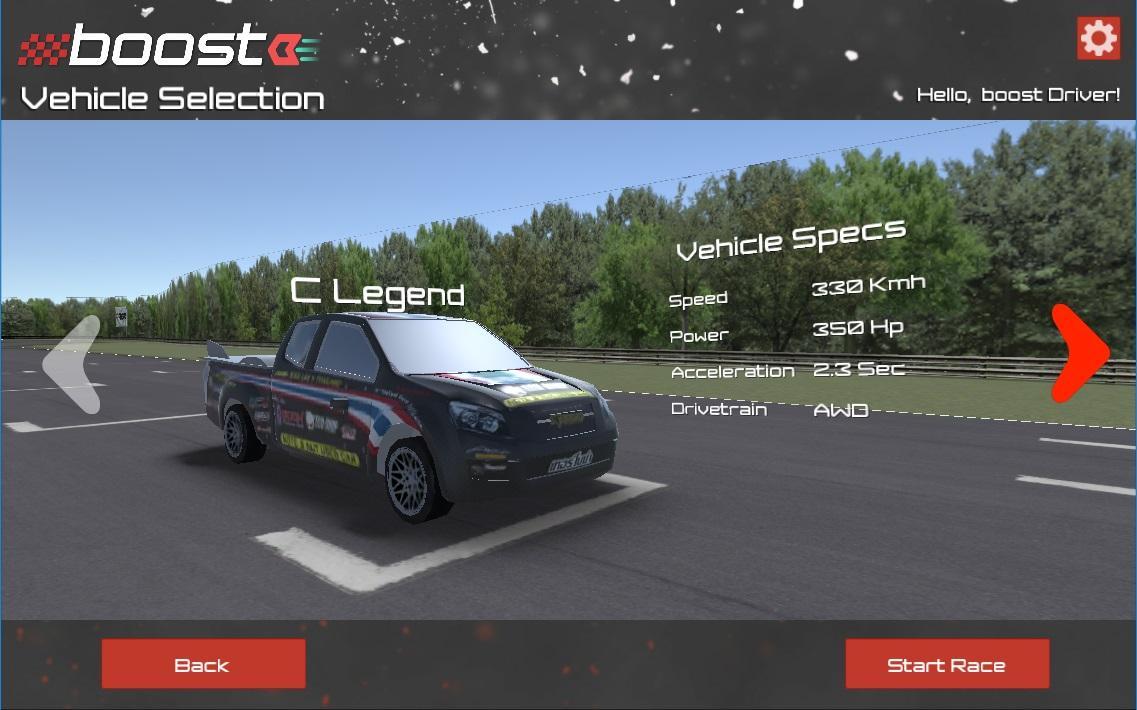Image resolution: width=1137 pixels, height=710 pixels.
Task: Open settings via the gear icon
Action: 1098,39
